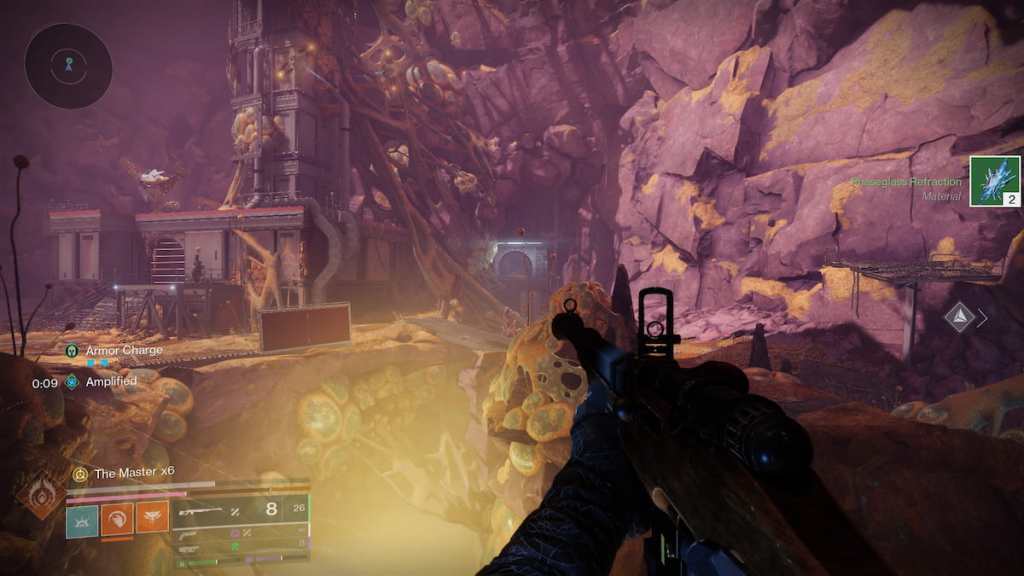Trigger the orange winged class ability icon

(152, 517)
